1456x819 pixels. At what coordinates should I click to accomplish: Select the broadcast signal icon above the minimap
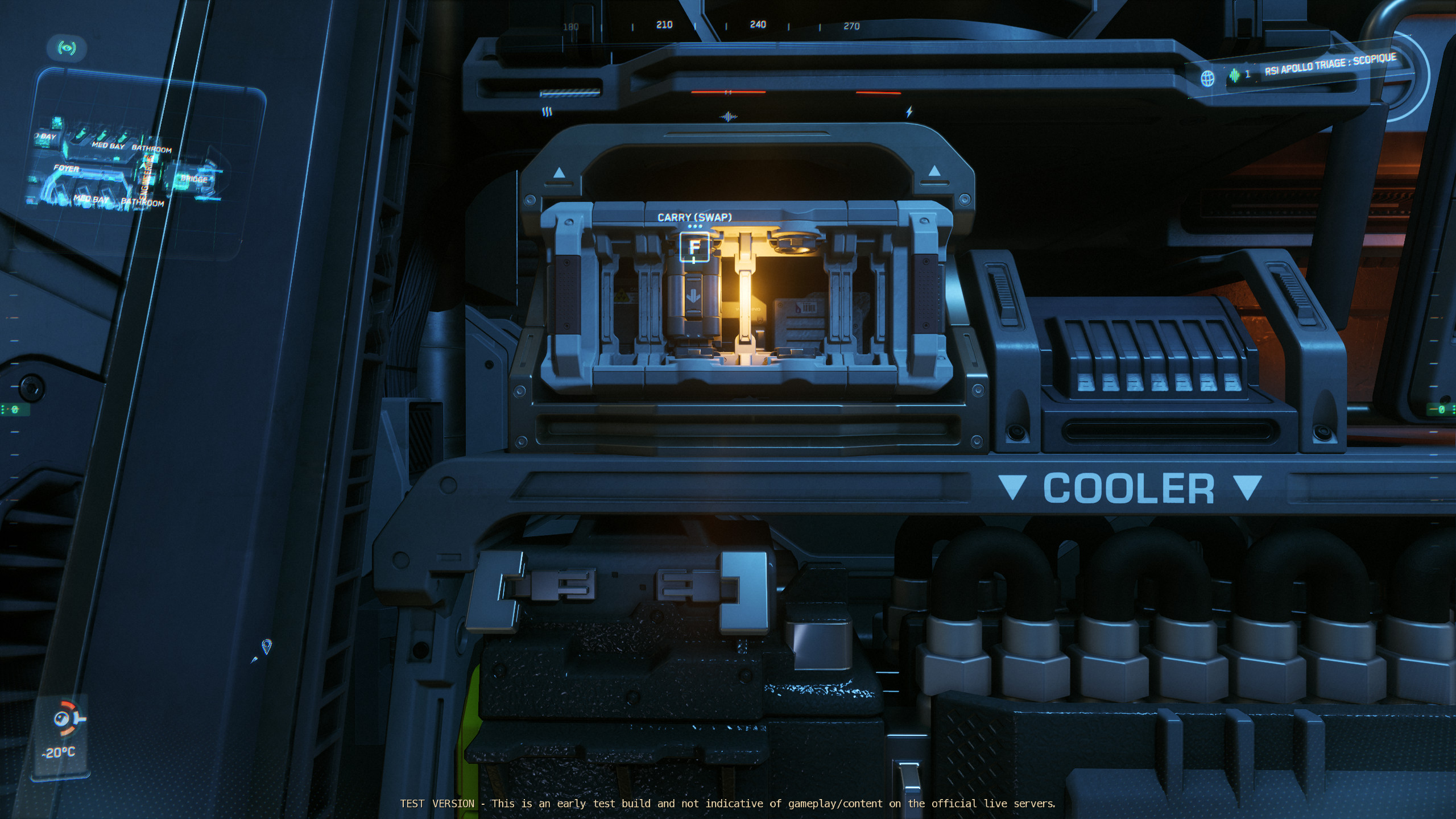coord(67,48)
